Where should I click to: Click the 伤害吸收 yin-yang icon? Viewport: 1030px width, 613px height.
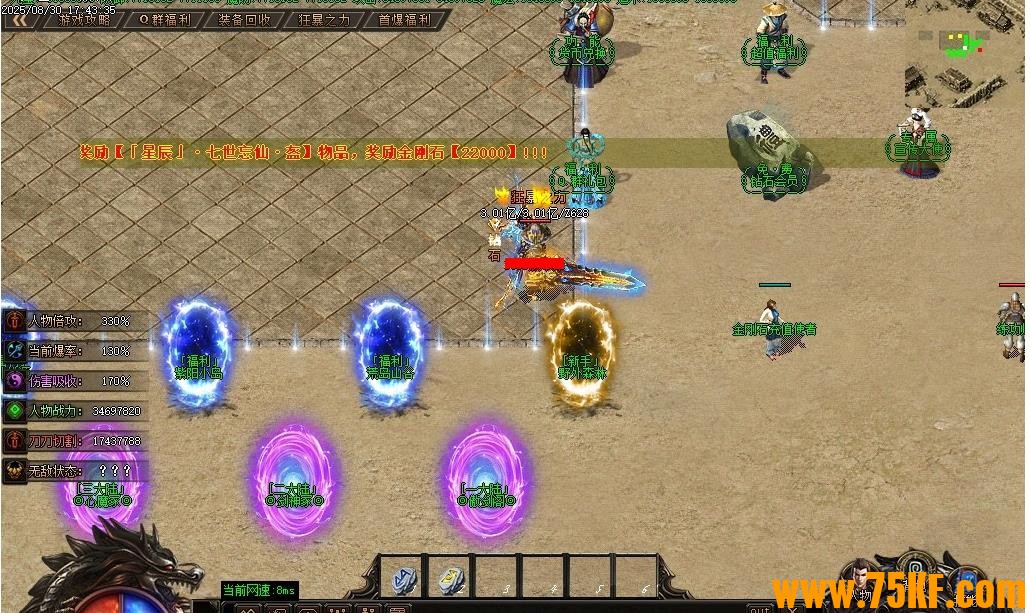[14, 381]
